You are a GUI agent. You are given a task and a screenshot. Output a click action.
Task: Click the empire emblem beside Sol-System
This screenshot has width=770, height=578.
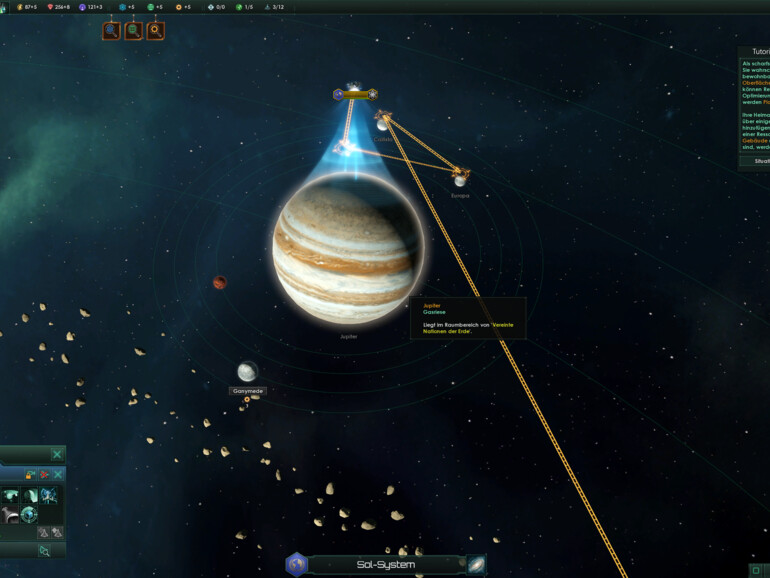click(295, 565)
